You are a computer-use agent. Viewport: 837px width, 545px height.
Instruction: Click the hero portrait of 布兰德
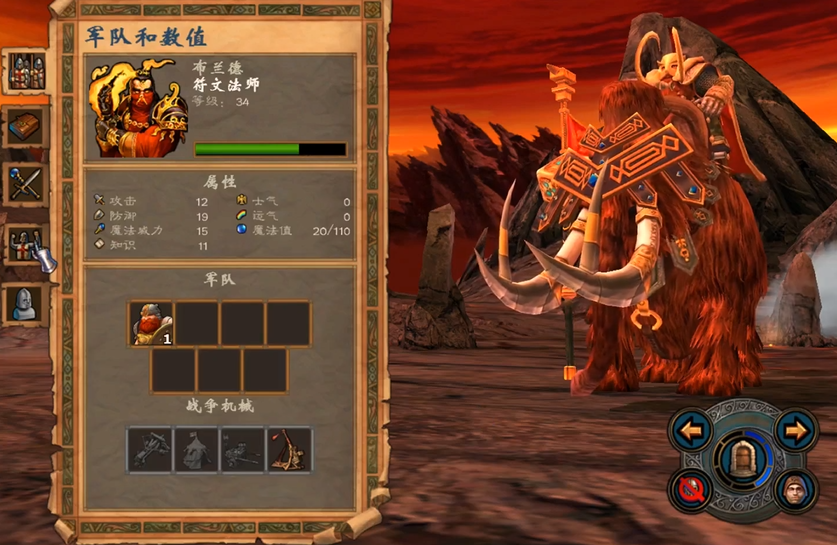tap(138, 108)
